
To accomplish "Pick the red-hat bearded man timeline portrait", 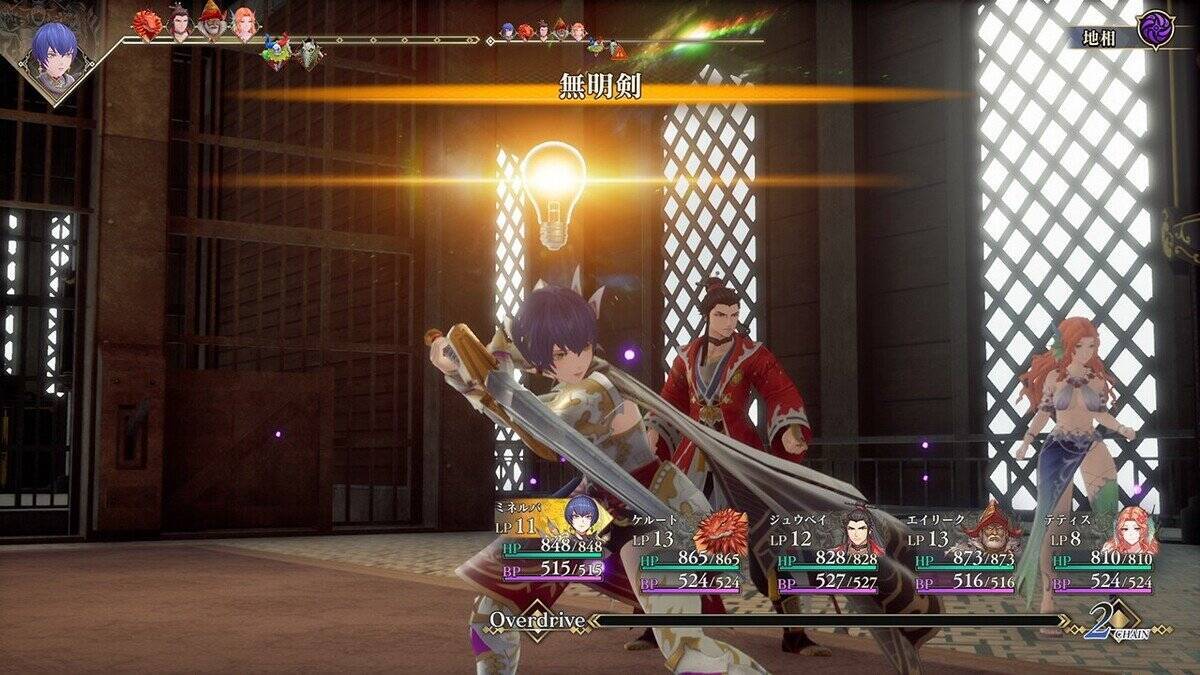I will tap(212, 22).
